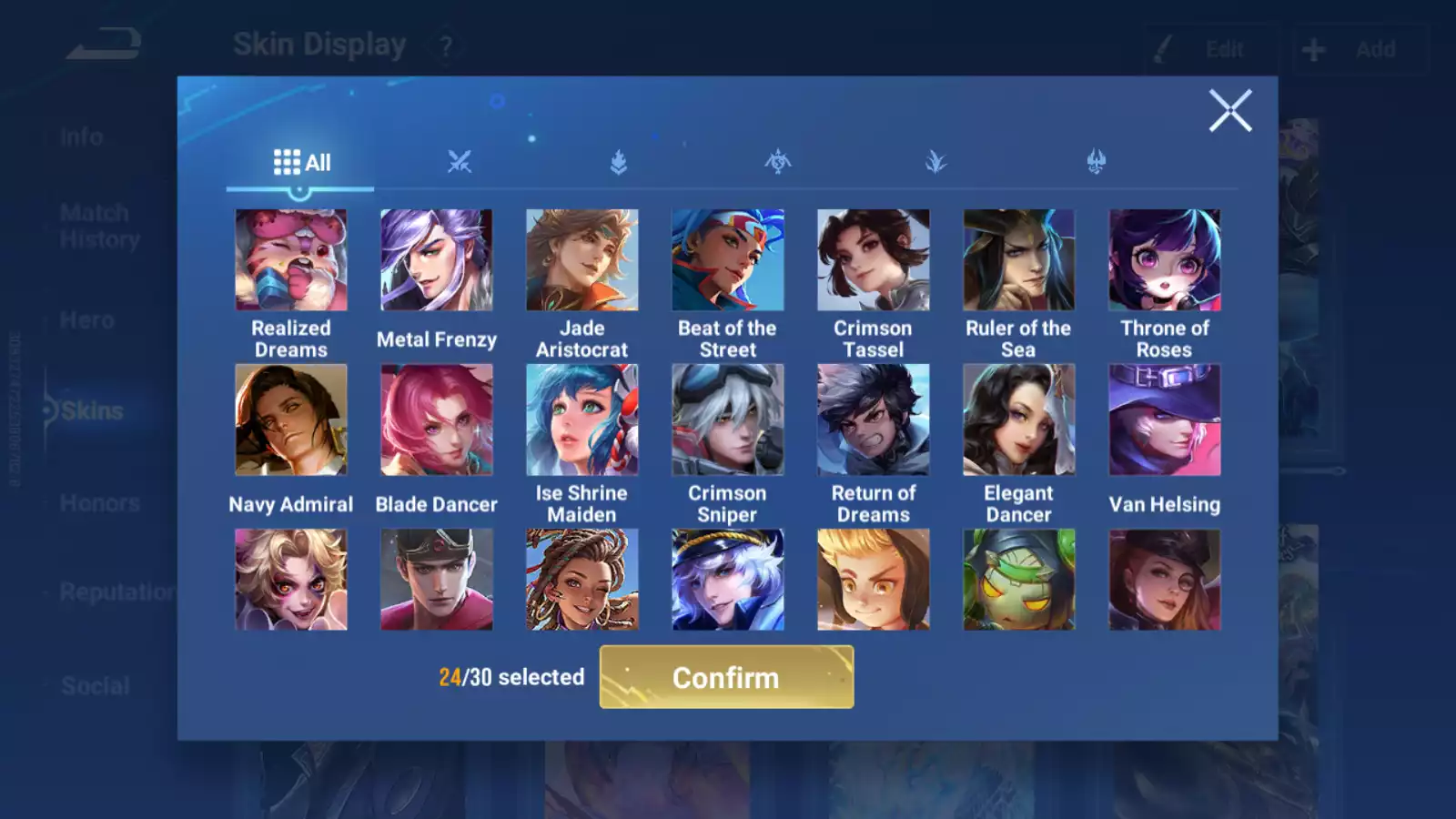The width and height of the screenshot is (1456, 819).
Task: Pick the Crimson Sniper skin
Action: click(x=728, y=420)
